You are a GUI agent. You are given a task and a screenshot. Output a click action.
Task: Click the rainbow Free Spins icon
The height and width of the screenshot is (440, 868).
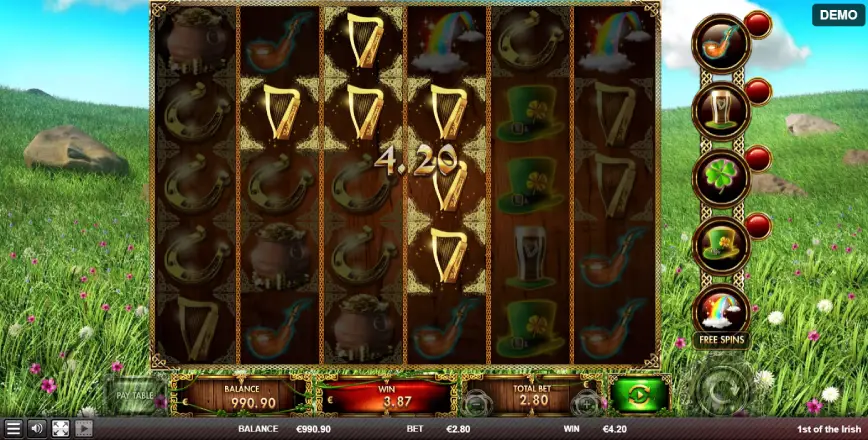tap(722, 311)
